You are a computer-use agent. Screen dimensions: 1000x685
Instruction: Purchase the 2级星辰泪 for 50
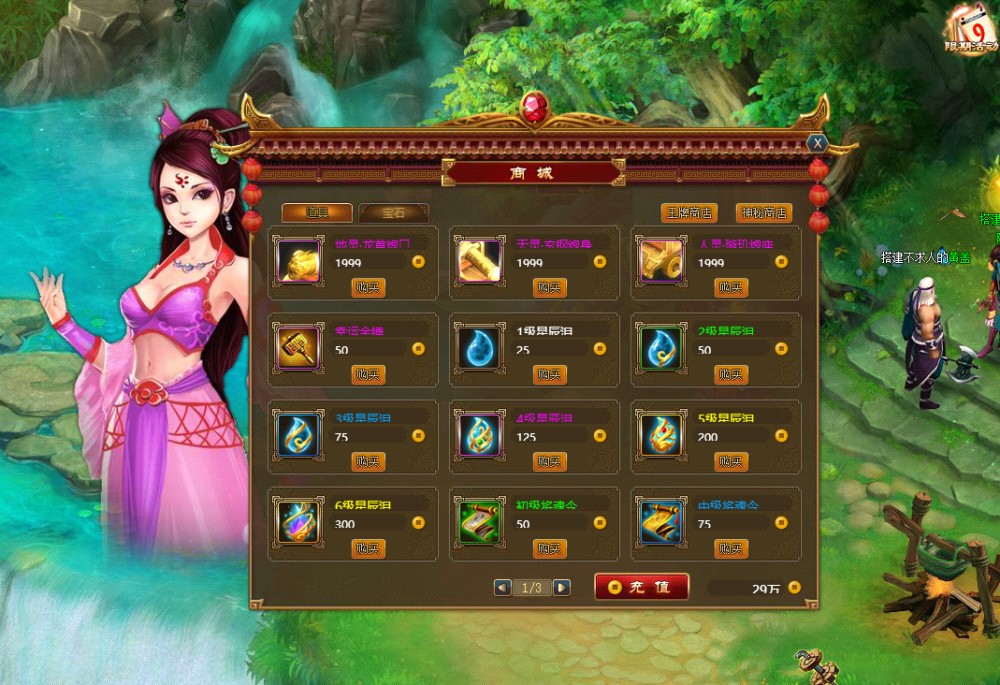(x=731, y=375)
